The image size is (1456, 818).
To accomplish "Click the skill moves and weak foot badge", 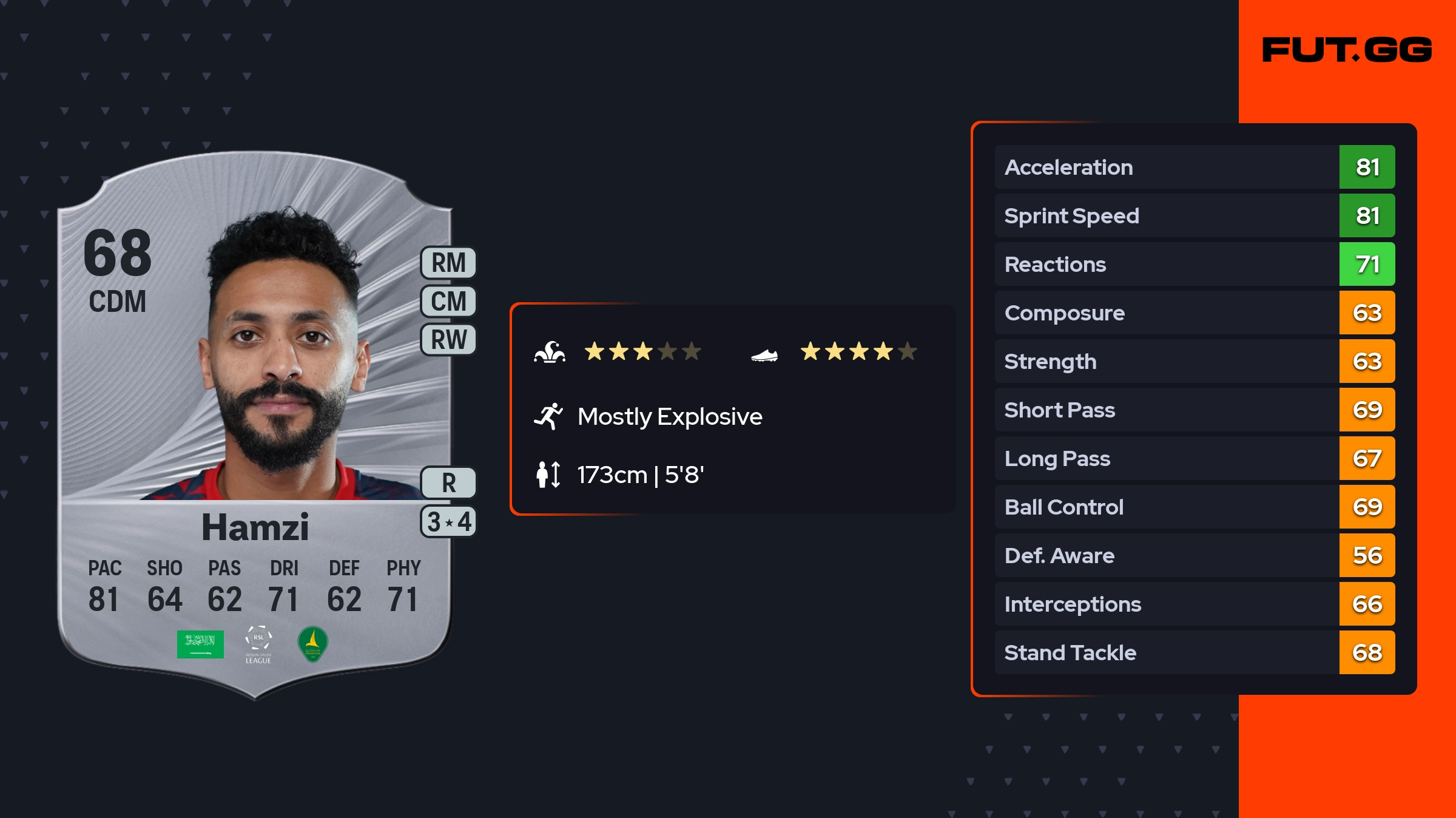I will coord(448,522).
